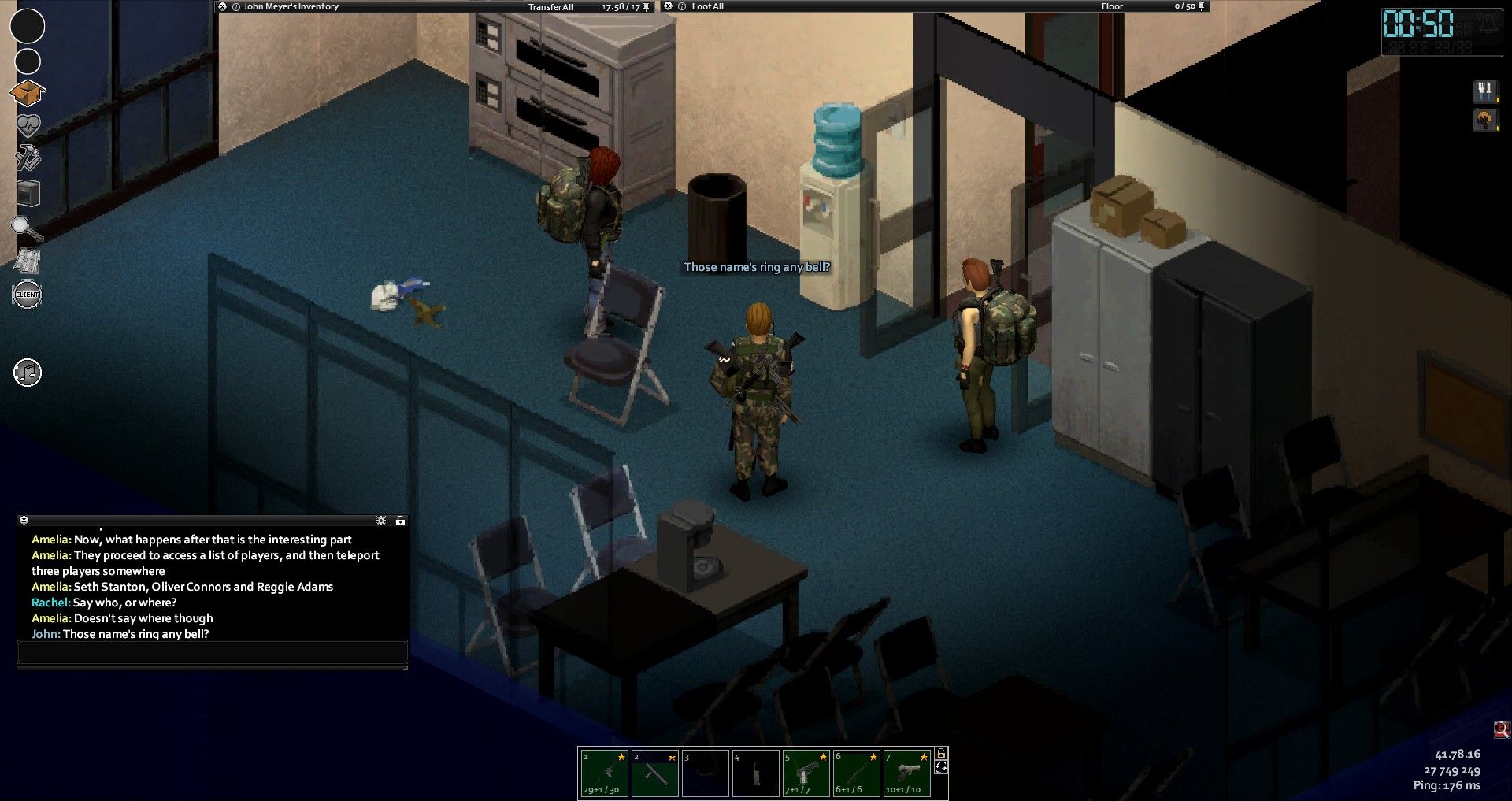Click the Loot All button

707,6
